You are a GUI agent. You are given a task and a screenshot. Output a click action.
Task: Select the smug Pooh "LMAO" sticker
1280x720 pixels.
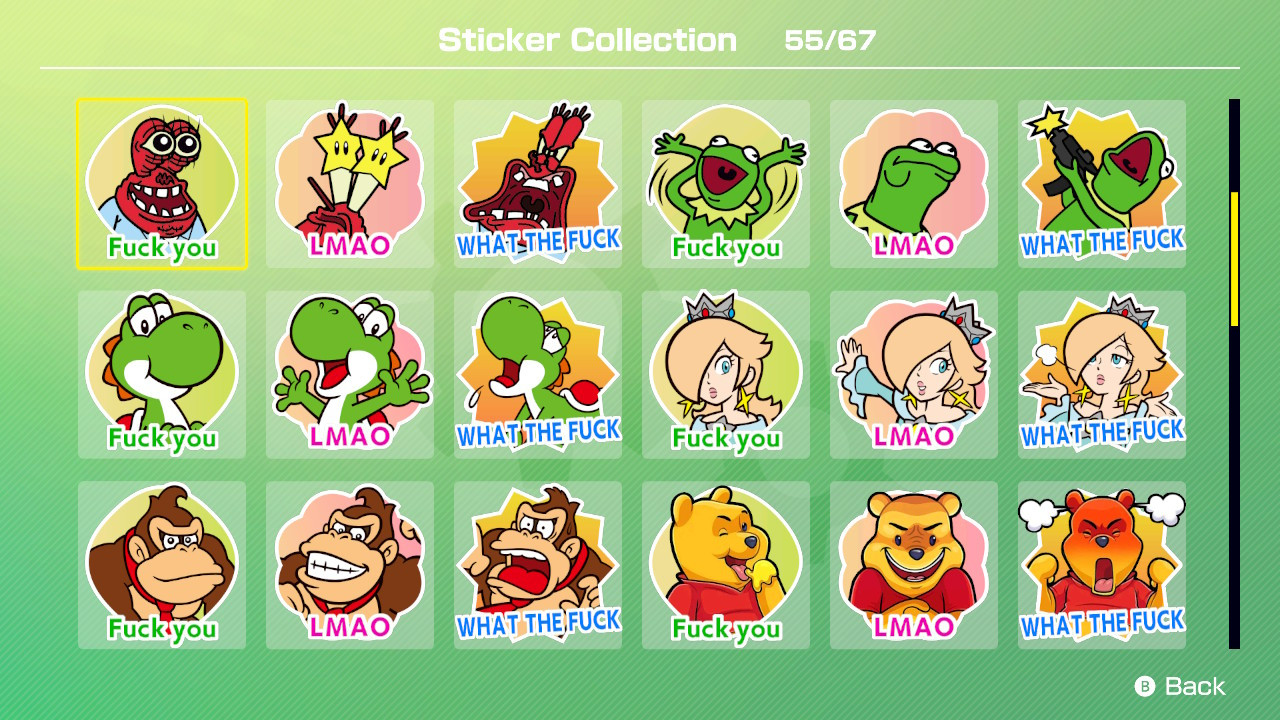(x=913, y=565)
